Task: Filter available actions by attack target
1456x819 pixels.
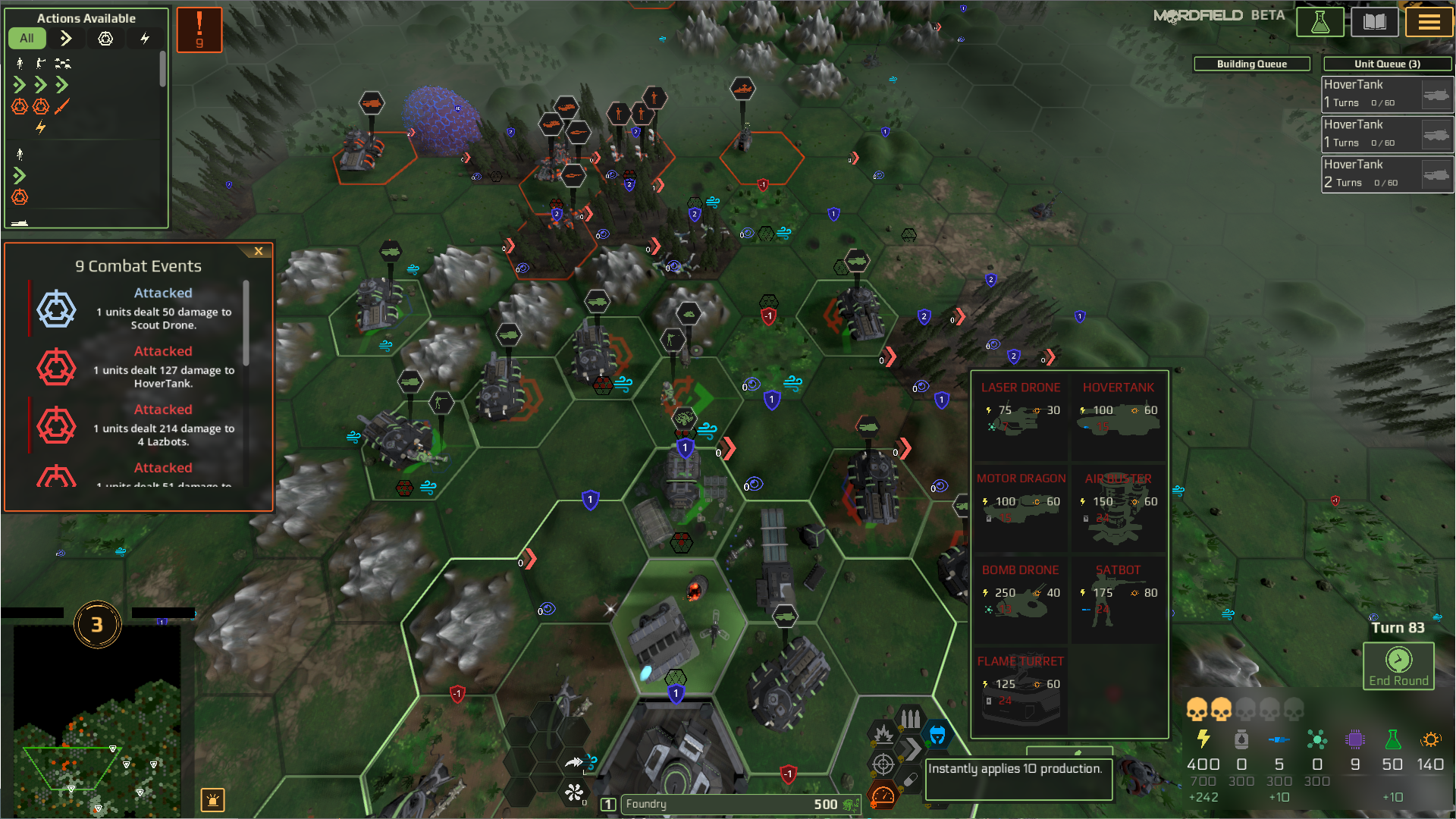Action: pyautogui.click(x=105, y=38)
